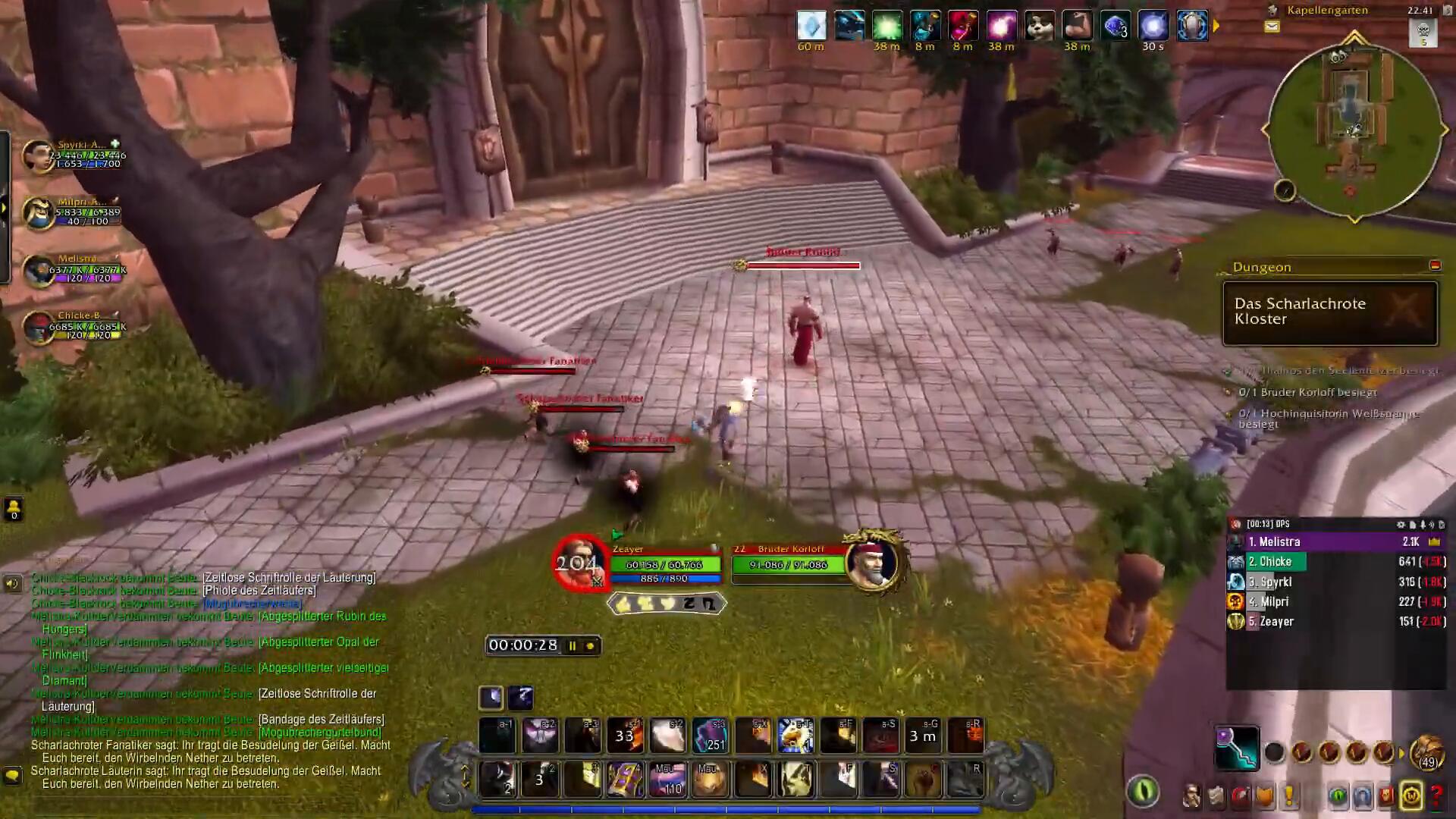Open the character info micro button
The height and width of the screenshot is (819, 1456).
click(1191, 796)
